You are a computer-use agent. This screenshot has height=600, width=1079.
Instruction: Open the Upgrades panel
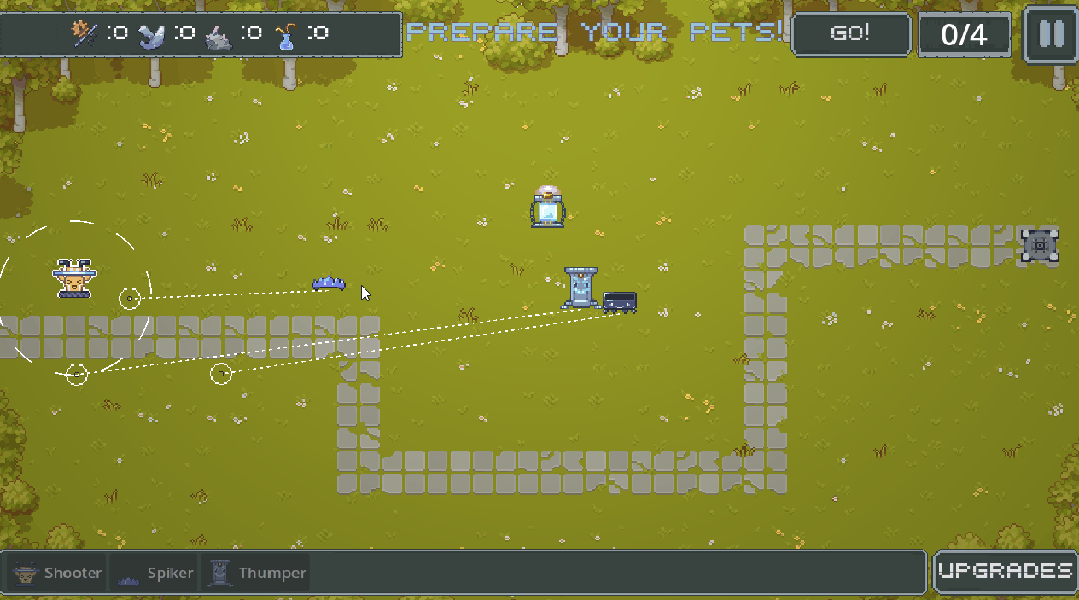1005,572
